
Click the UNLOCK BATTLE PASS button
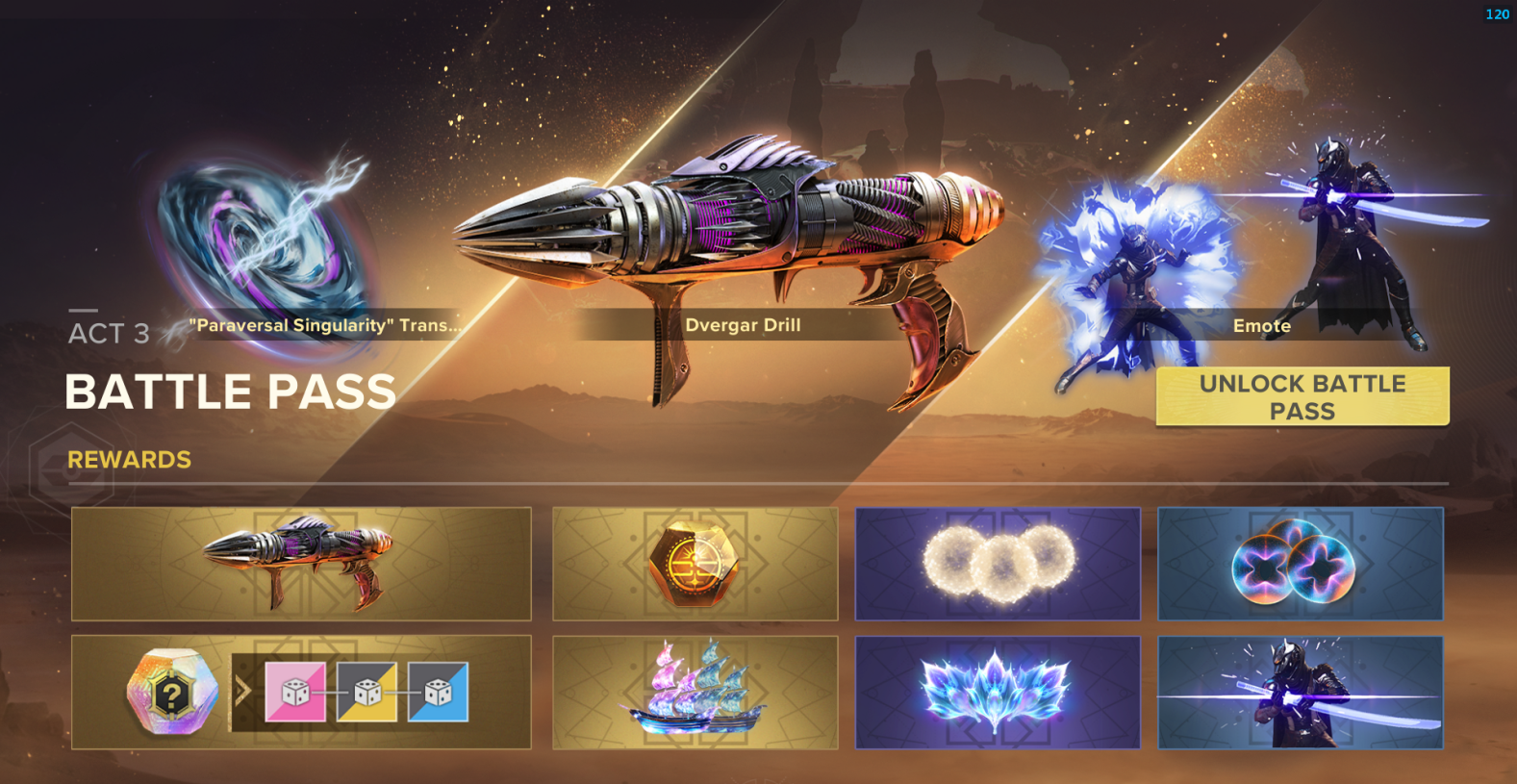pyautogui.click(x=1301, y=395)
